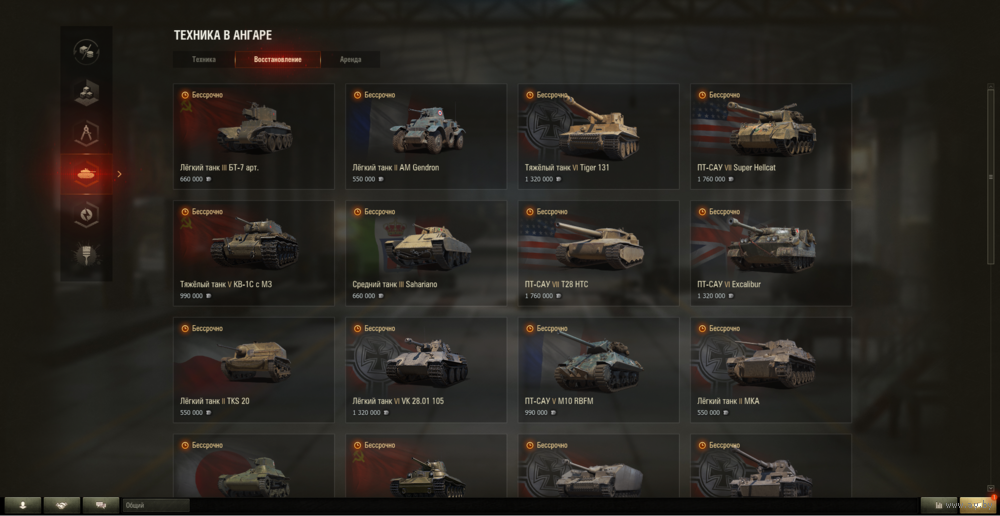The height and width of the screenshot is (516, 1000).
Task: Switch to the Техника tab
Action: 204,60
